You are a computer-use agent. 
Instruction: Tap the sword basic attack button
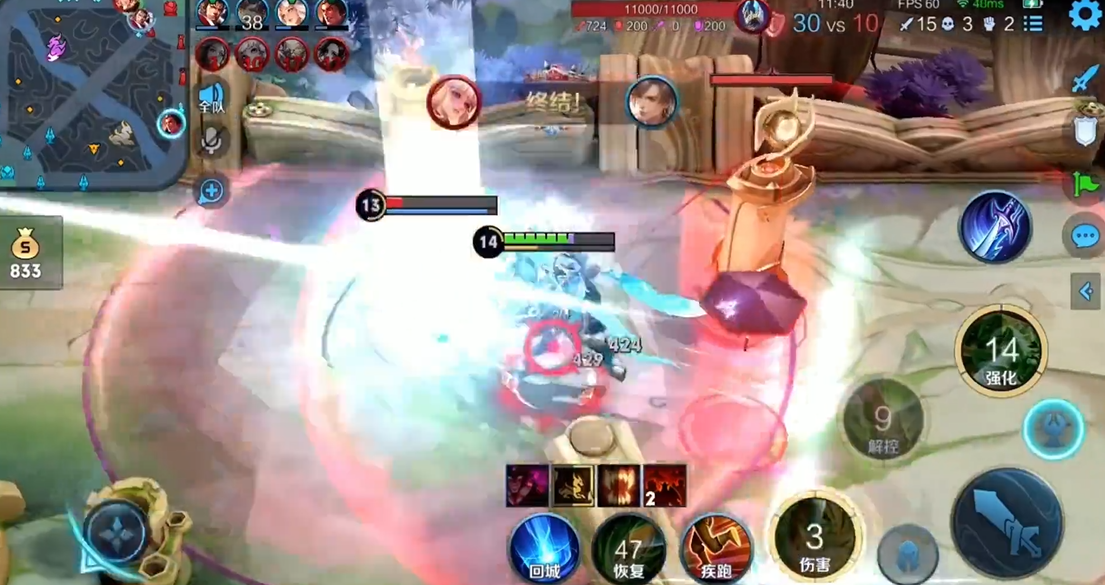click(1005, 525)
